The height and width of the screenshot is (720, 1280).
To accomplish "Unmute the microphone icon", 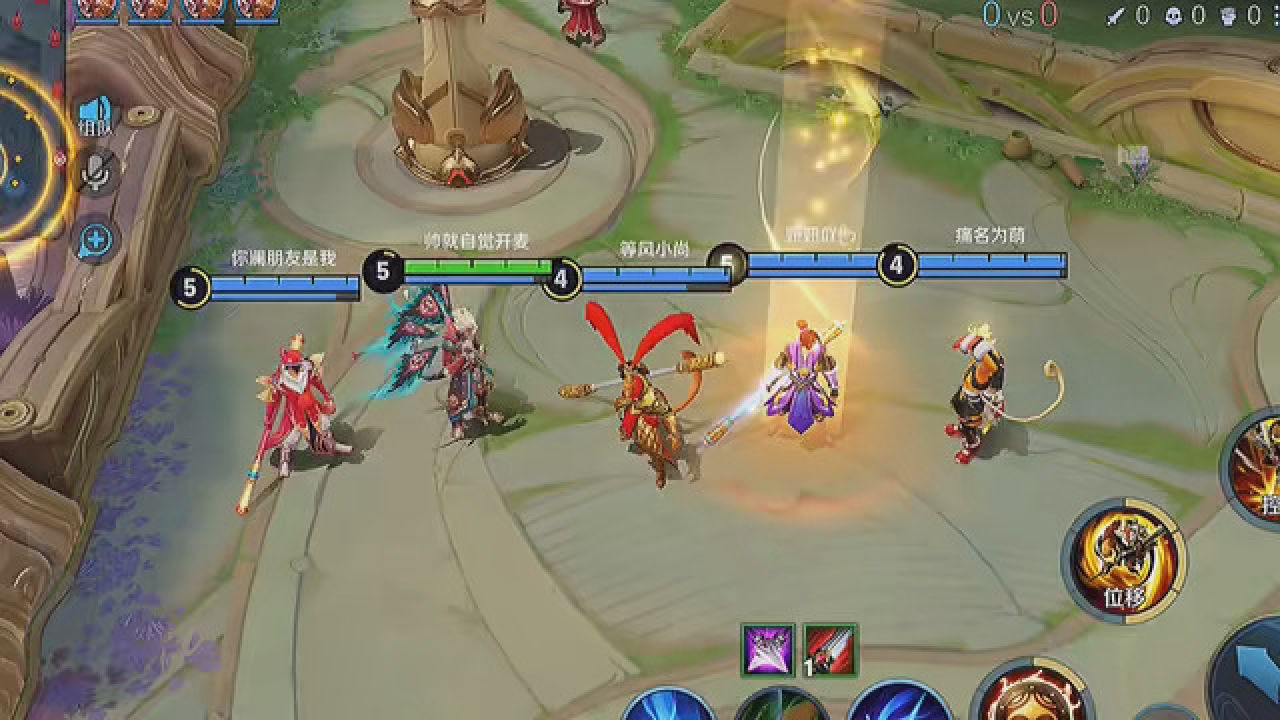I will (96, 173).
